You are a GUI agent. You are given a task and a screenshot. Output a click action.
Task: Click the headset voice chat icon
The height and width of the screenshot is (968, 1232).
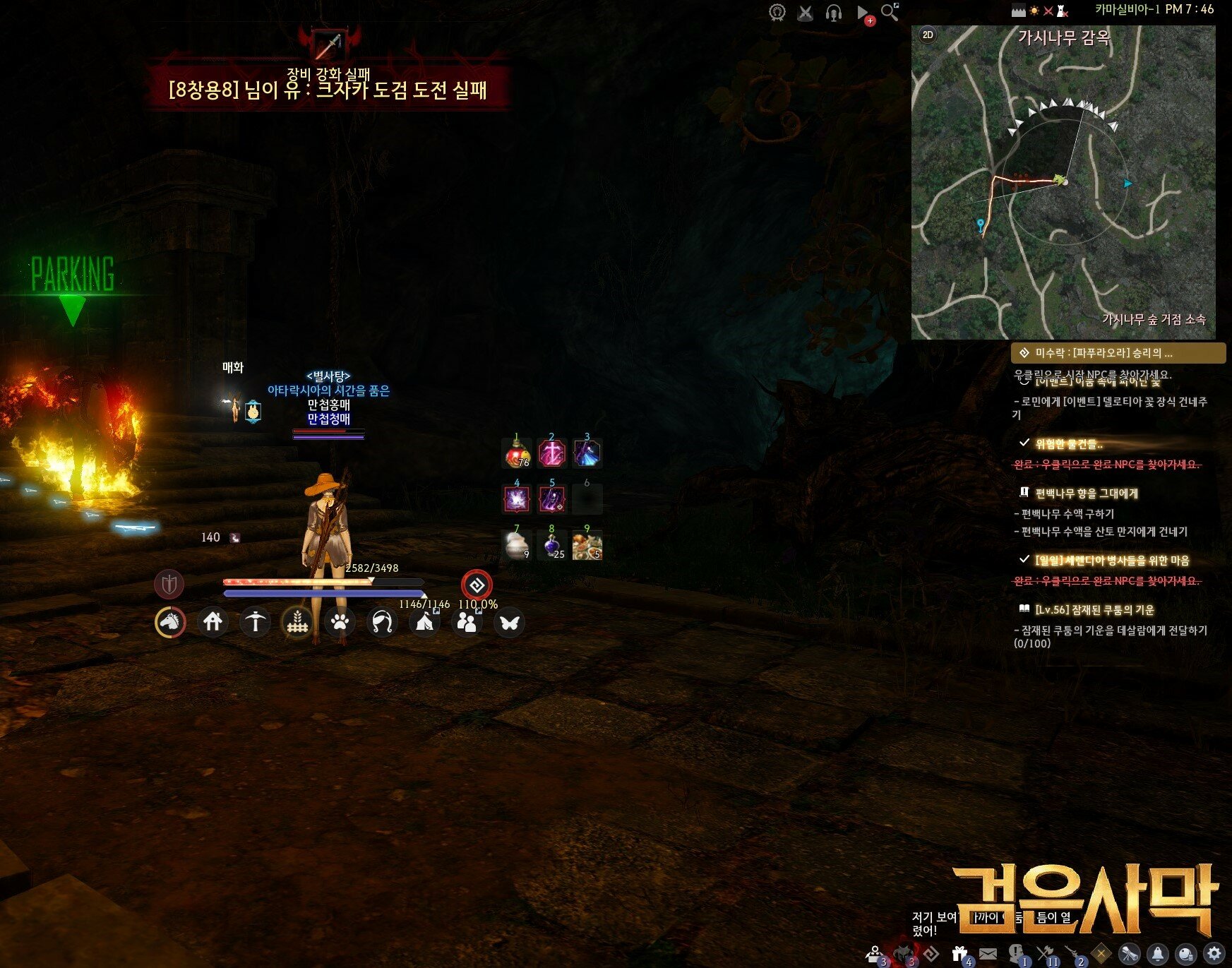coord(834,13)
